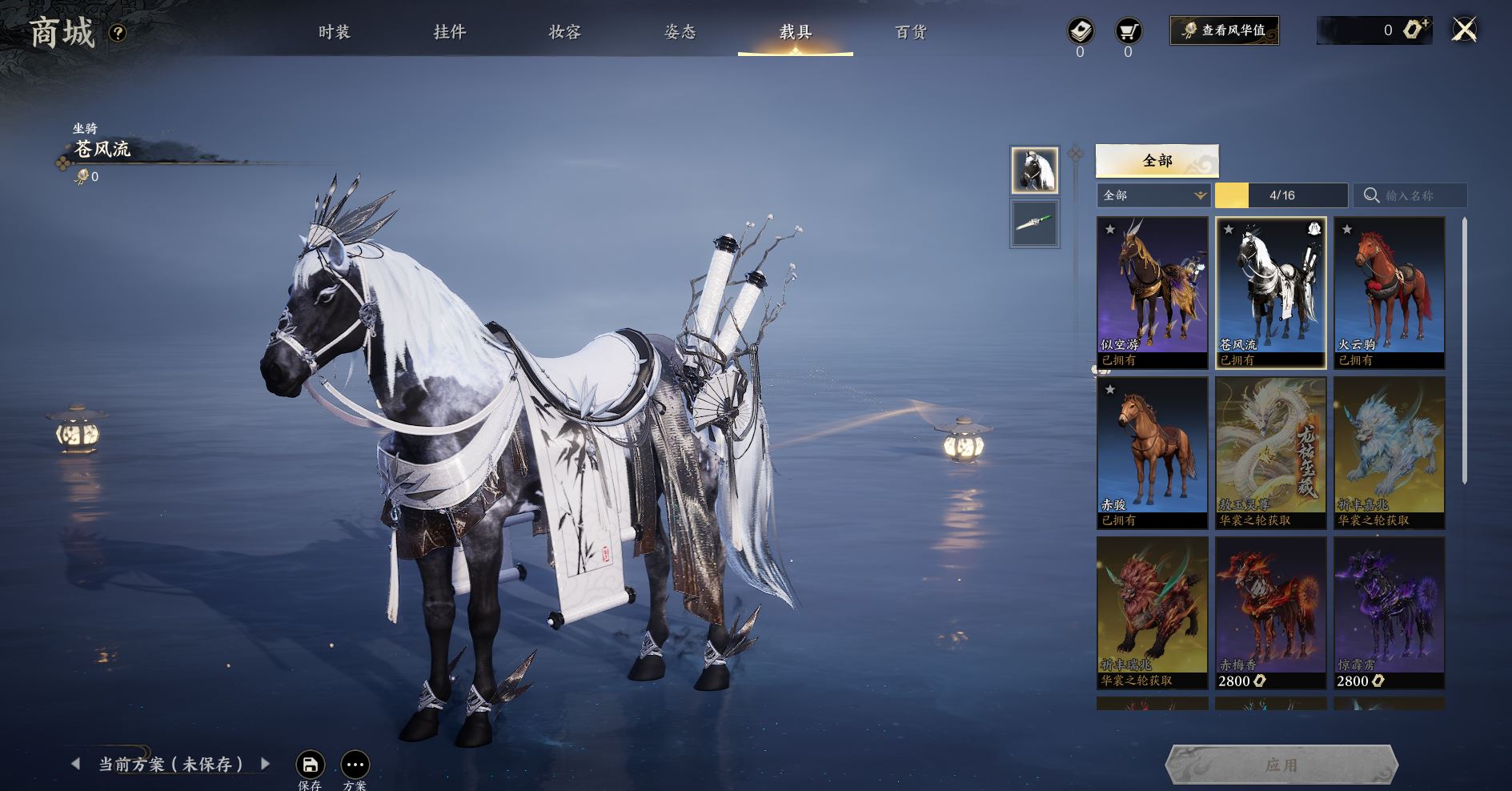The height and width of the screenshot is (791, 1512).
Task: Save the current outfit scheme
Action: 310,765
